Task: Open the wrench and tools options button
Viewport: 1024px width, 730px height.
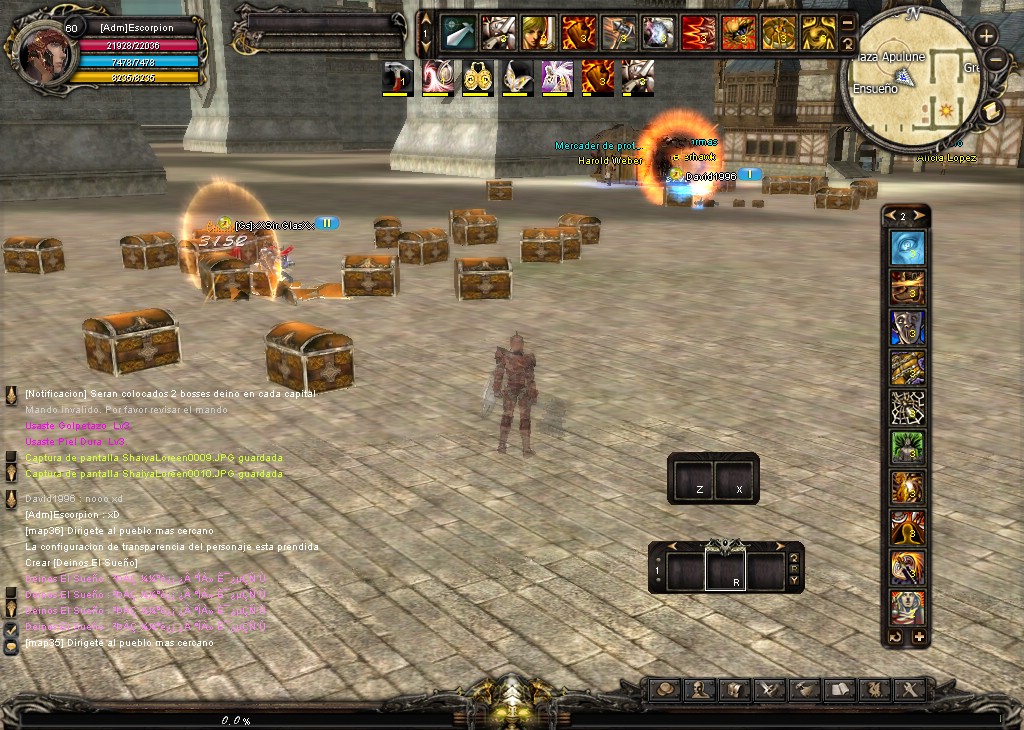Action: pyautogui.click(x=909, y=689)
